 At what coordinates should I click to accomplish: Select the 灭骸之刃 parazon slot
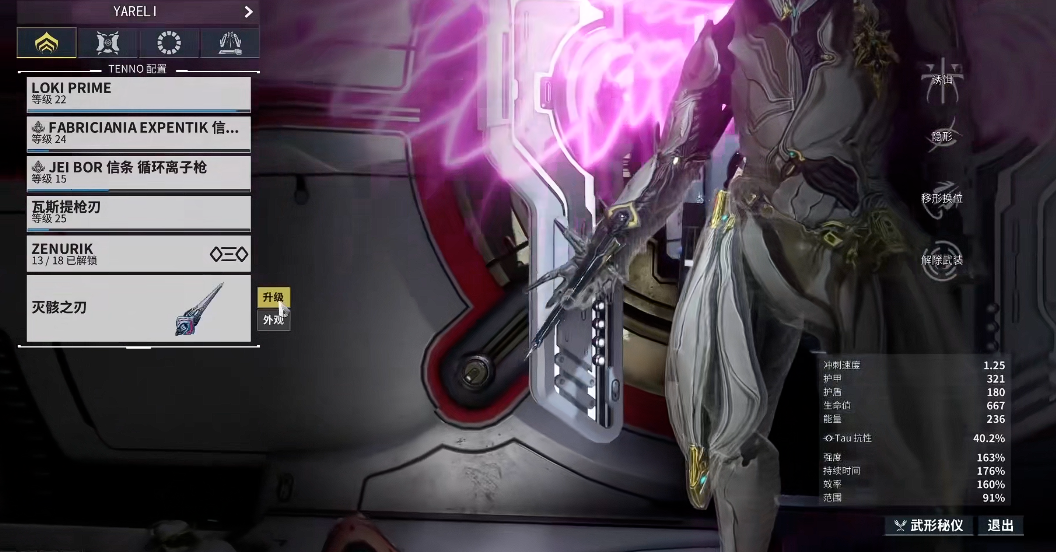tap(138, 308)
